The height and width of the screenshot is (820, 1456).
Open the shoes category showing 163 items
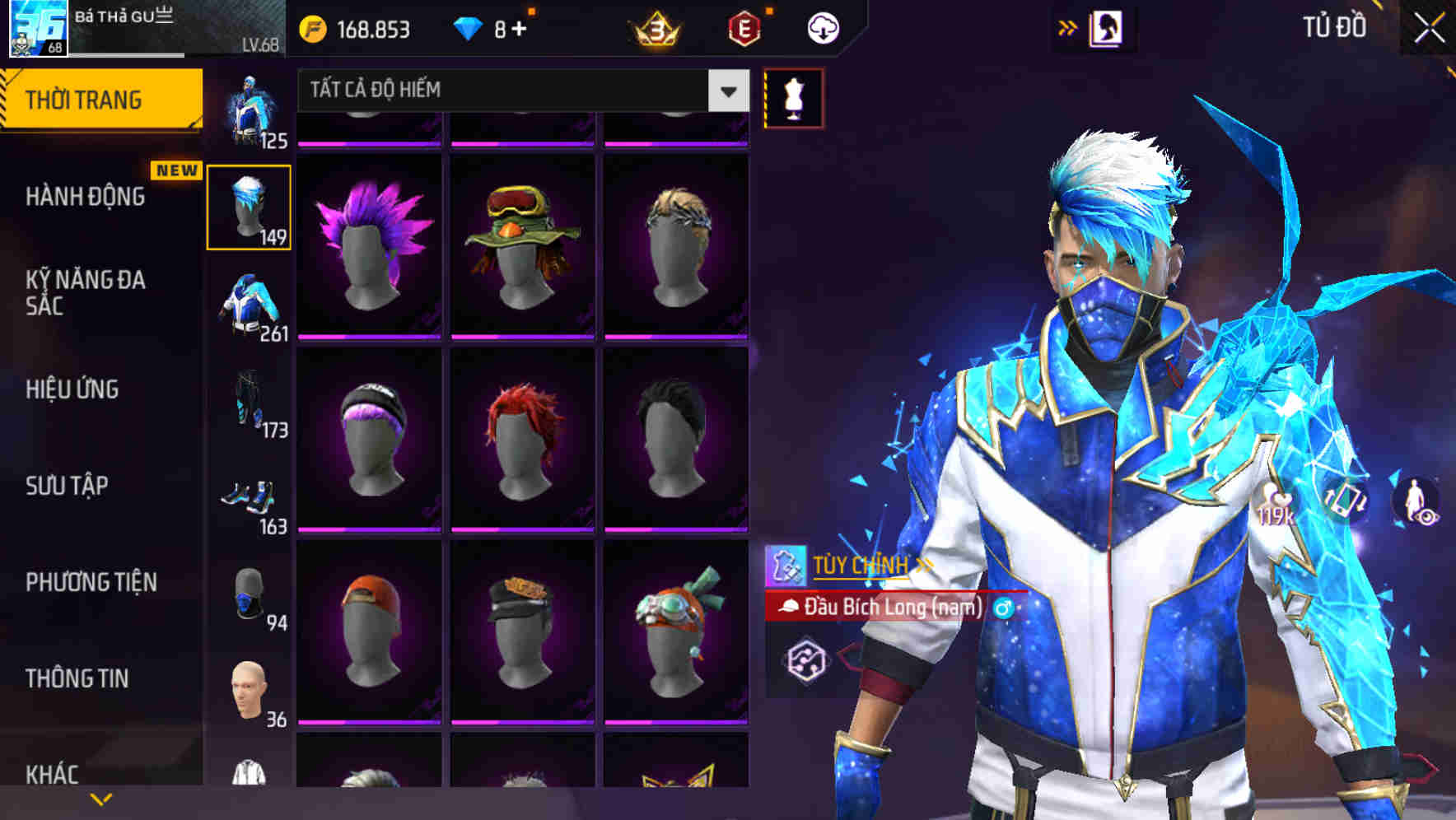click(250, 501)
